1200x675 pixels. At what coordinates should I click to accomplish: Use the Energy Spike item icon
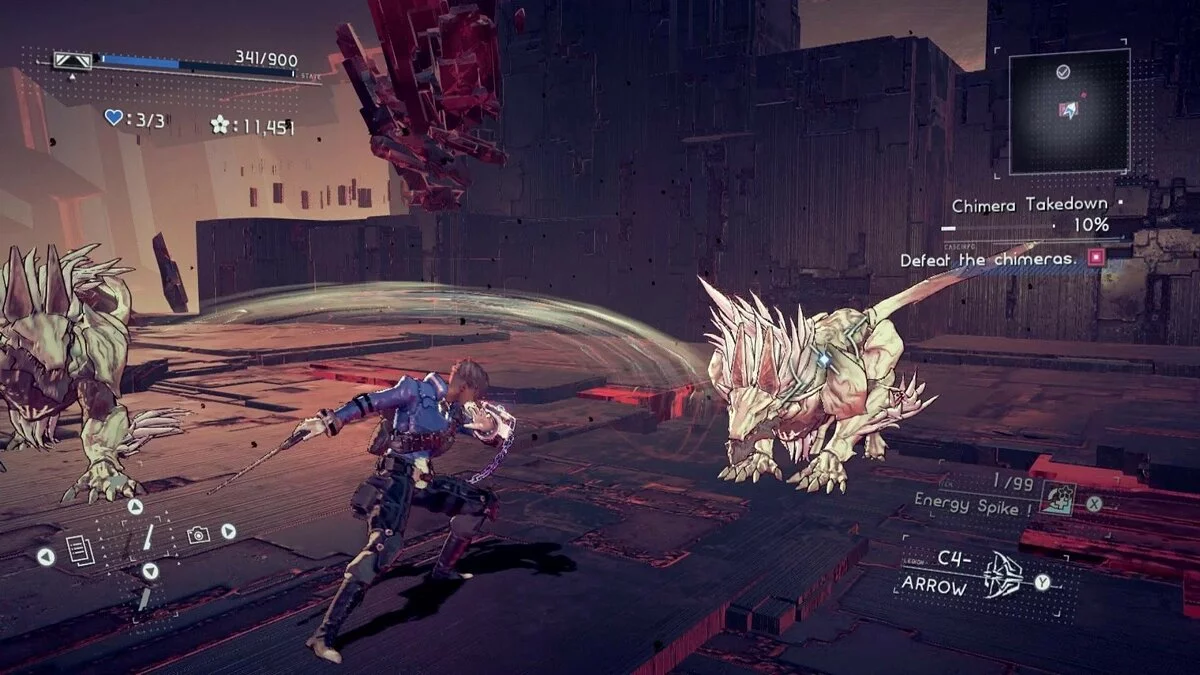(x=1058, y=497)
